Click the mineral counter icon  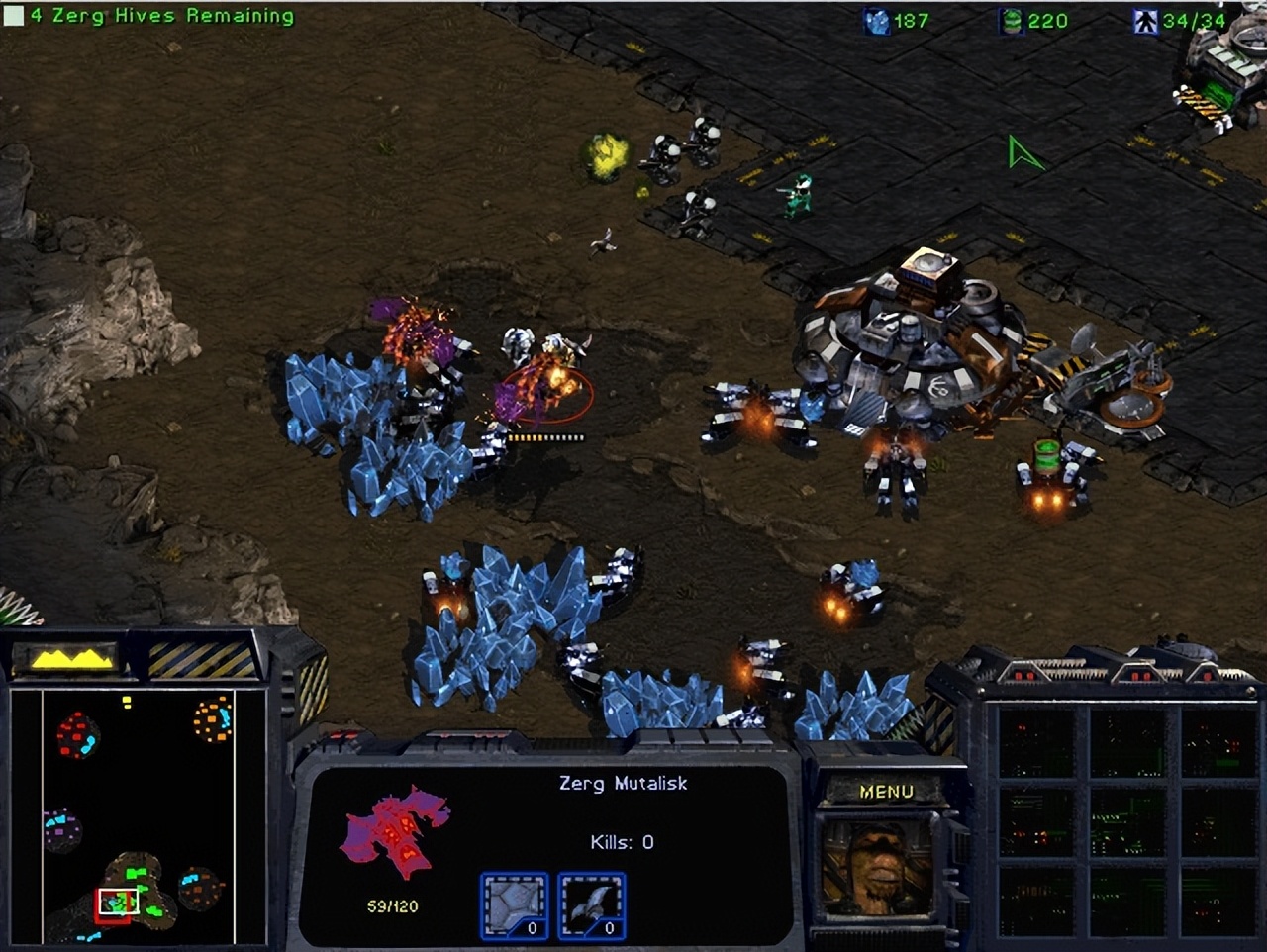[x=879, y=21]
